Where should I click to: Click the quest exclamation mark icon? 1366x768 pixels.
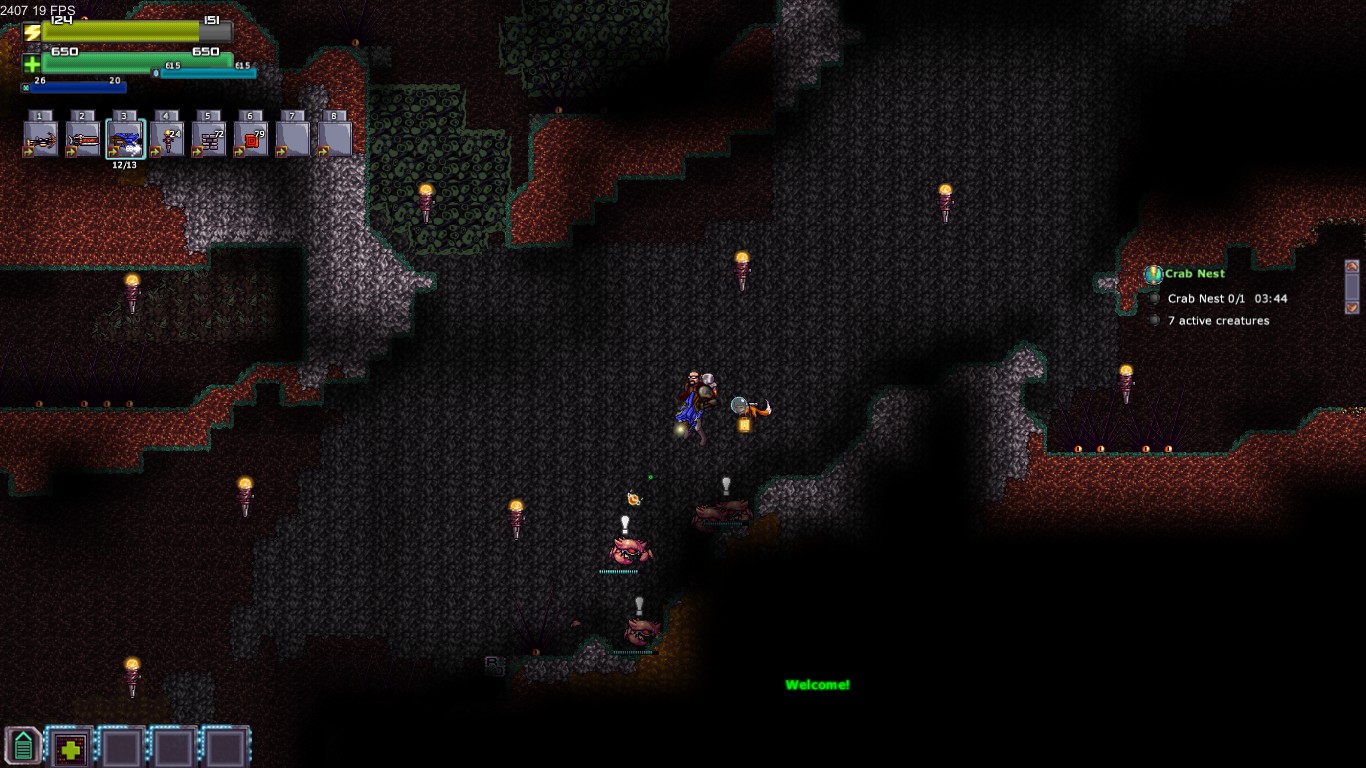point(1153,274)
